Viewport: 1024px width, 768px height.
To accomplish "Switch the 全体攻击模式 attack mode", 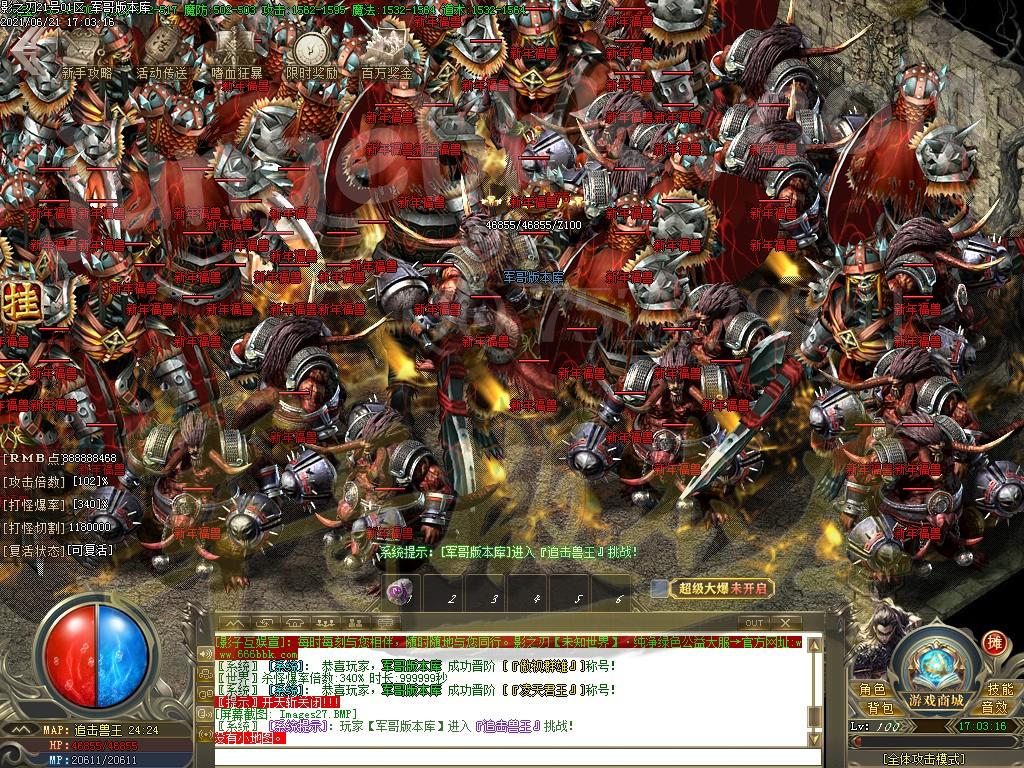I will (935, 759).
